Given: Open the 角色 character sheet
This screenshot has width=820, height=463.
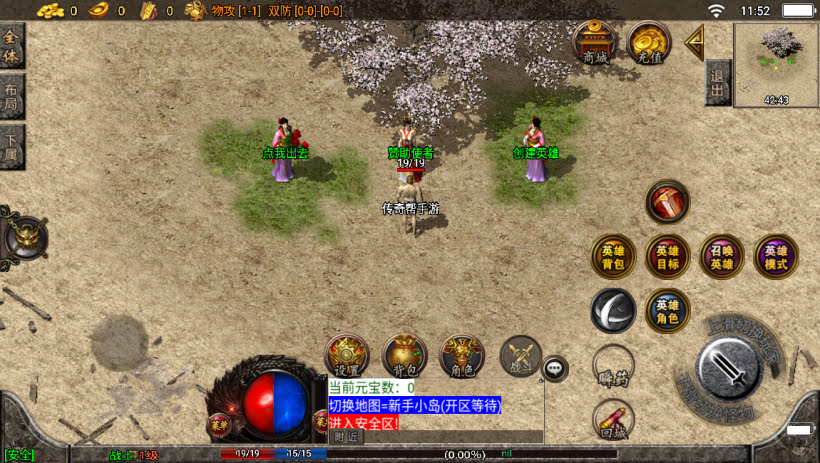Looking at the screenshot, I should (462, 356).
